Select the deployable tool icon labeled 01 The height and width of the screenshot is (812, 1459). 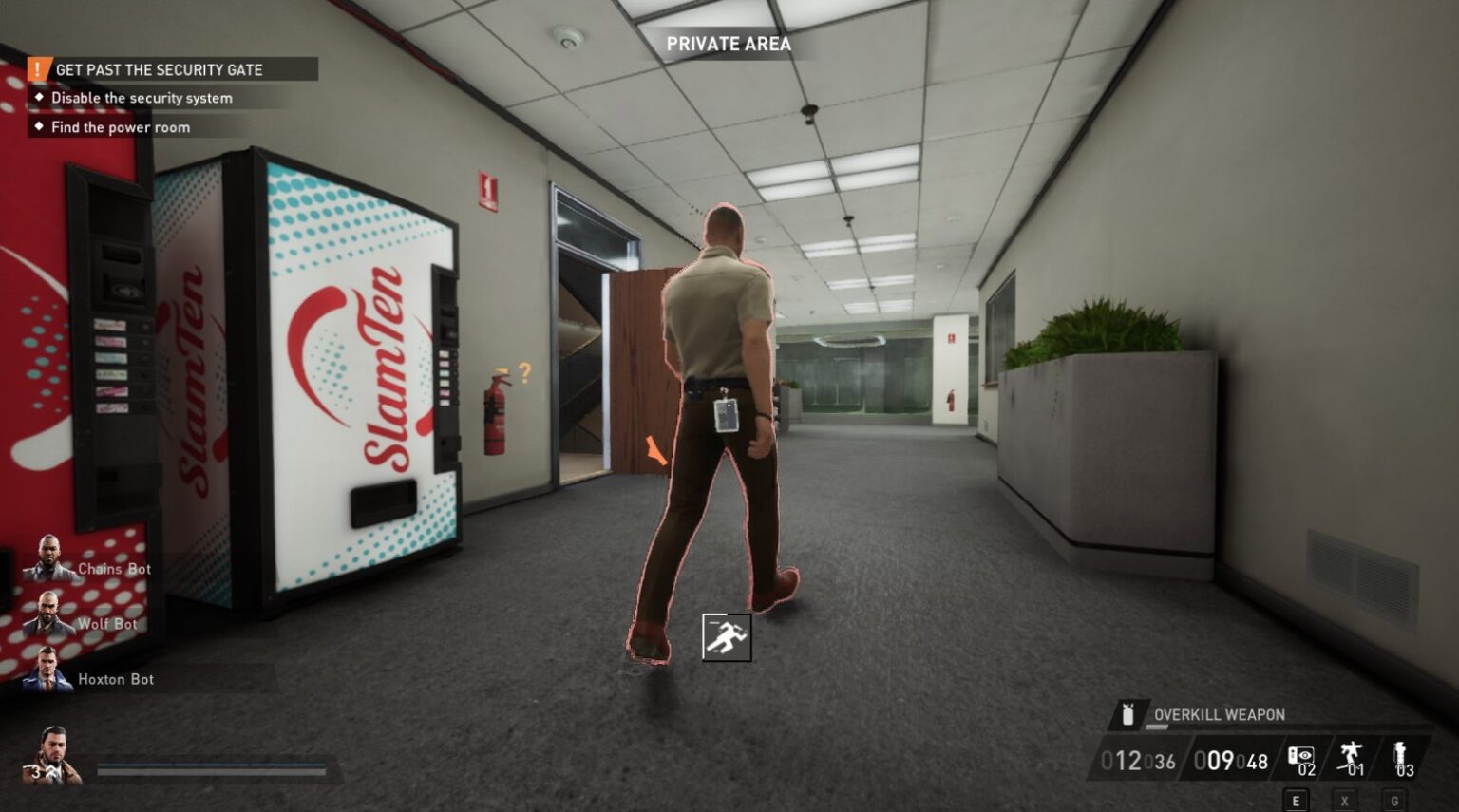coord(1352,755)
